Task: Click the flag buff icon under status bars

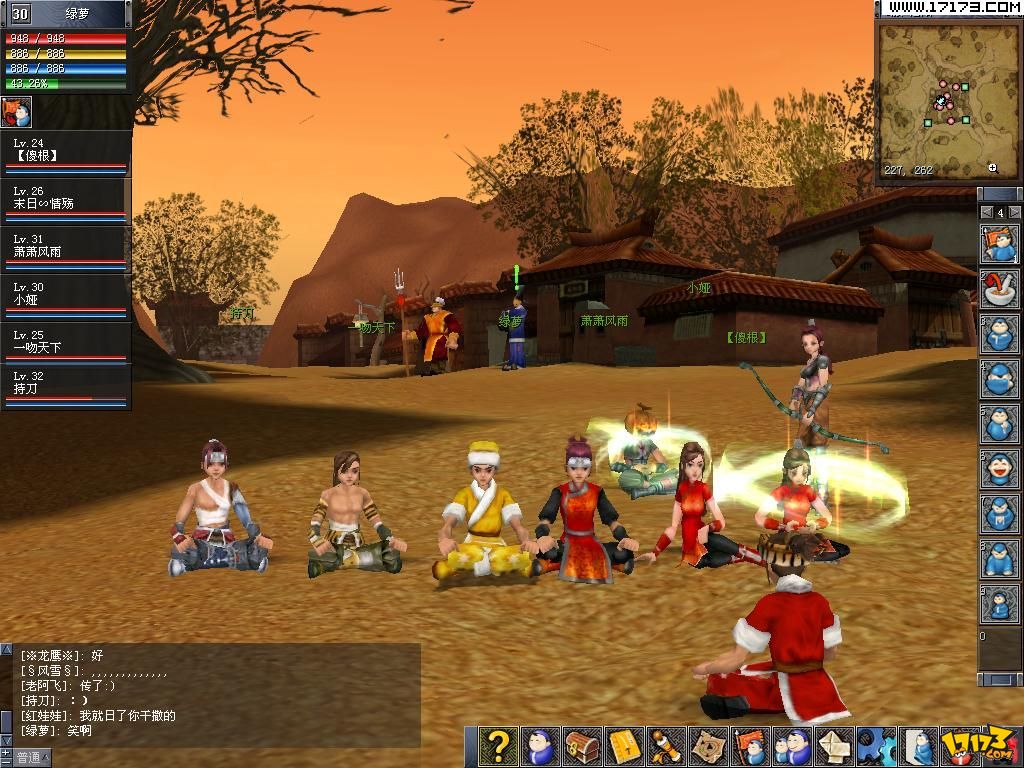Action: 17,111
